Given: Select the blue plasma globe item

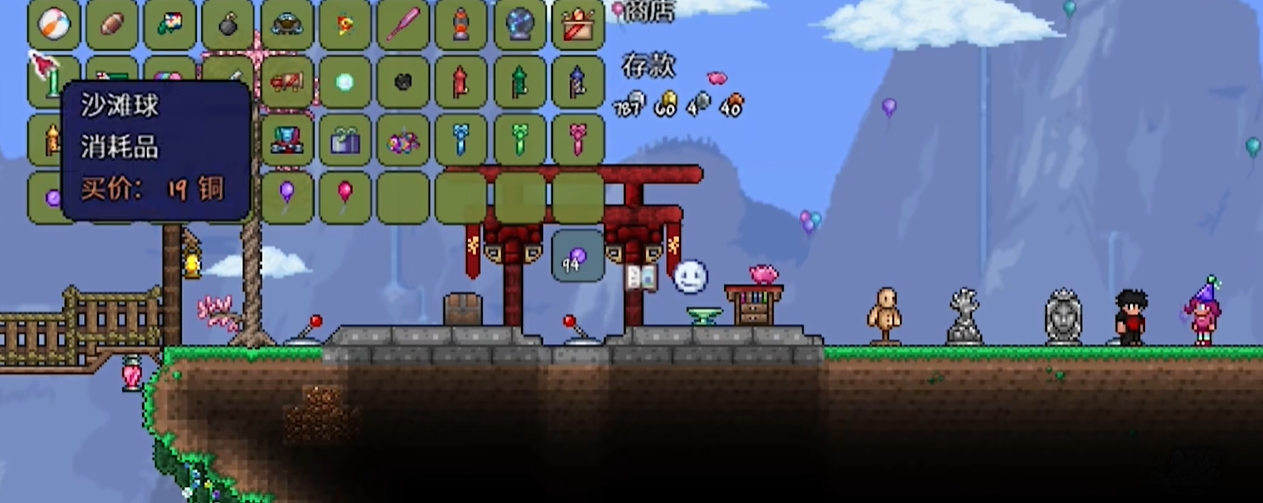Looking at the screenshot, I should pos(520,25).
